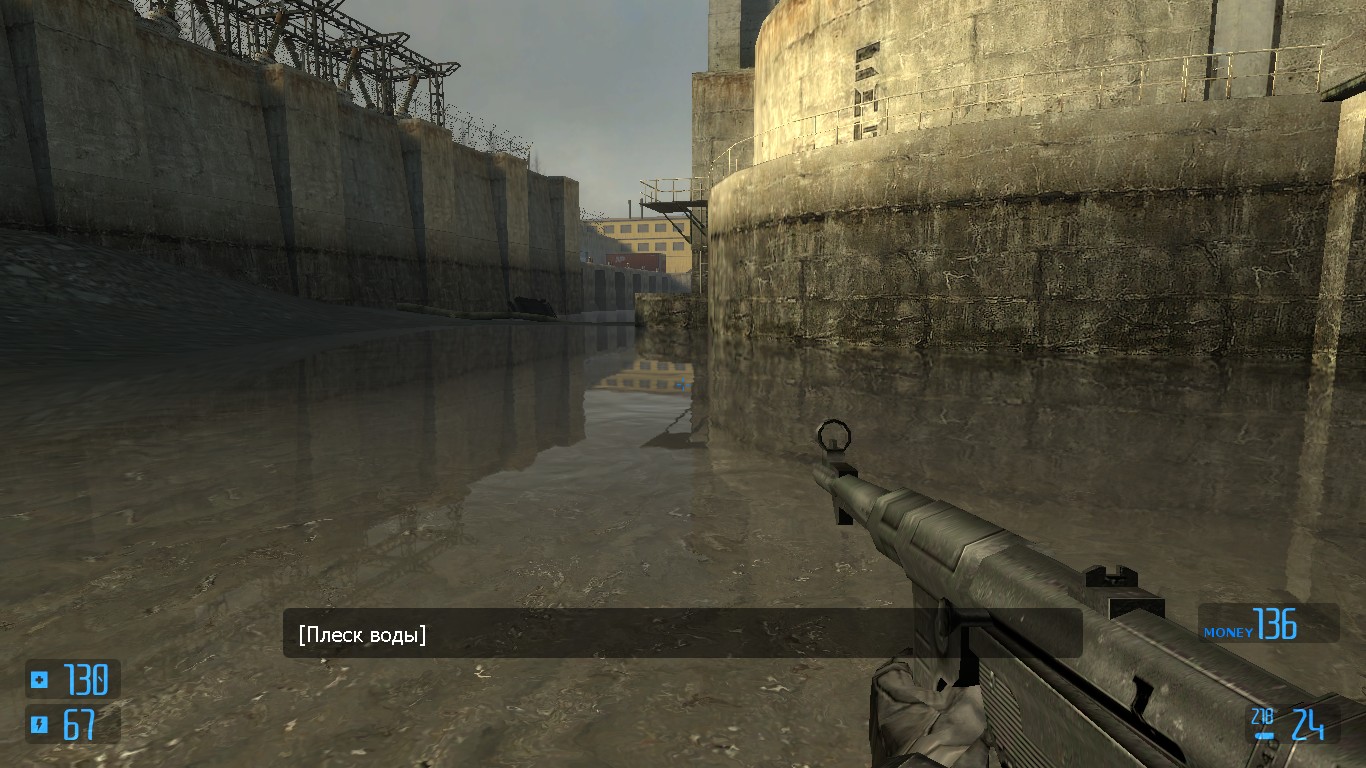1366x768 pixels.
Task: Select the suit energy value 67
Action: [80, 723]
